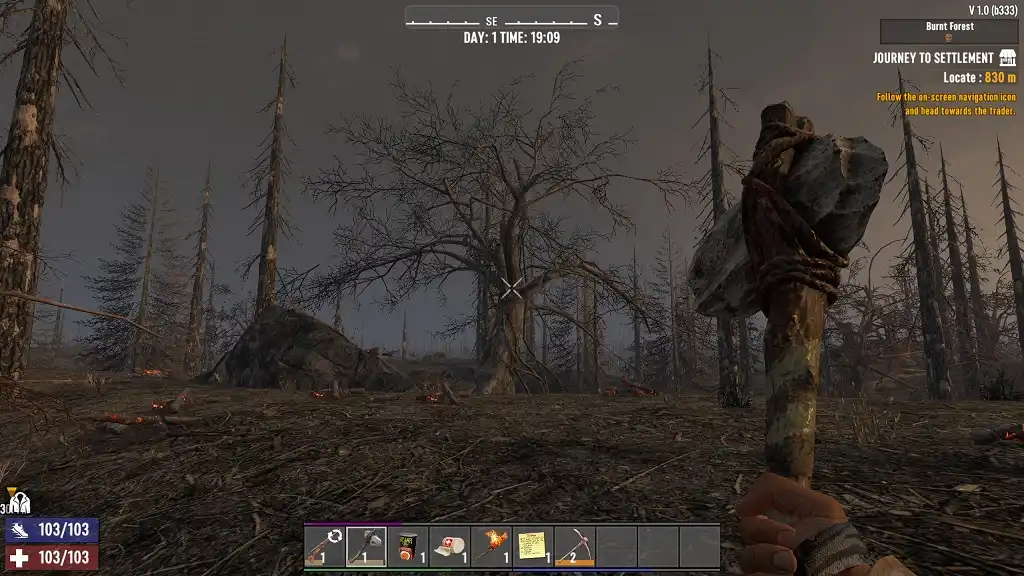Click the jacket temperature status icon
The image size is (1024, 576).
click(21, 504)
